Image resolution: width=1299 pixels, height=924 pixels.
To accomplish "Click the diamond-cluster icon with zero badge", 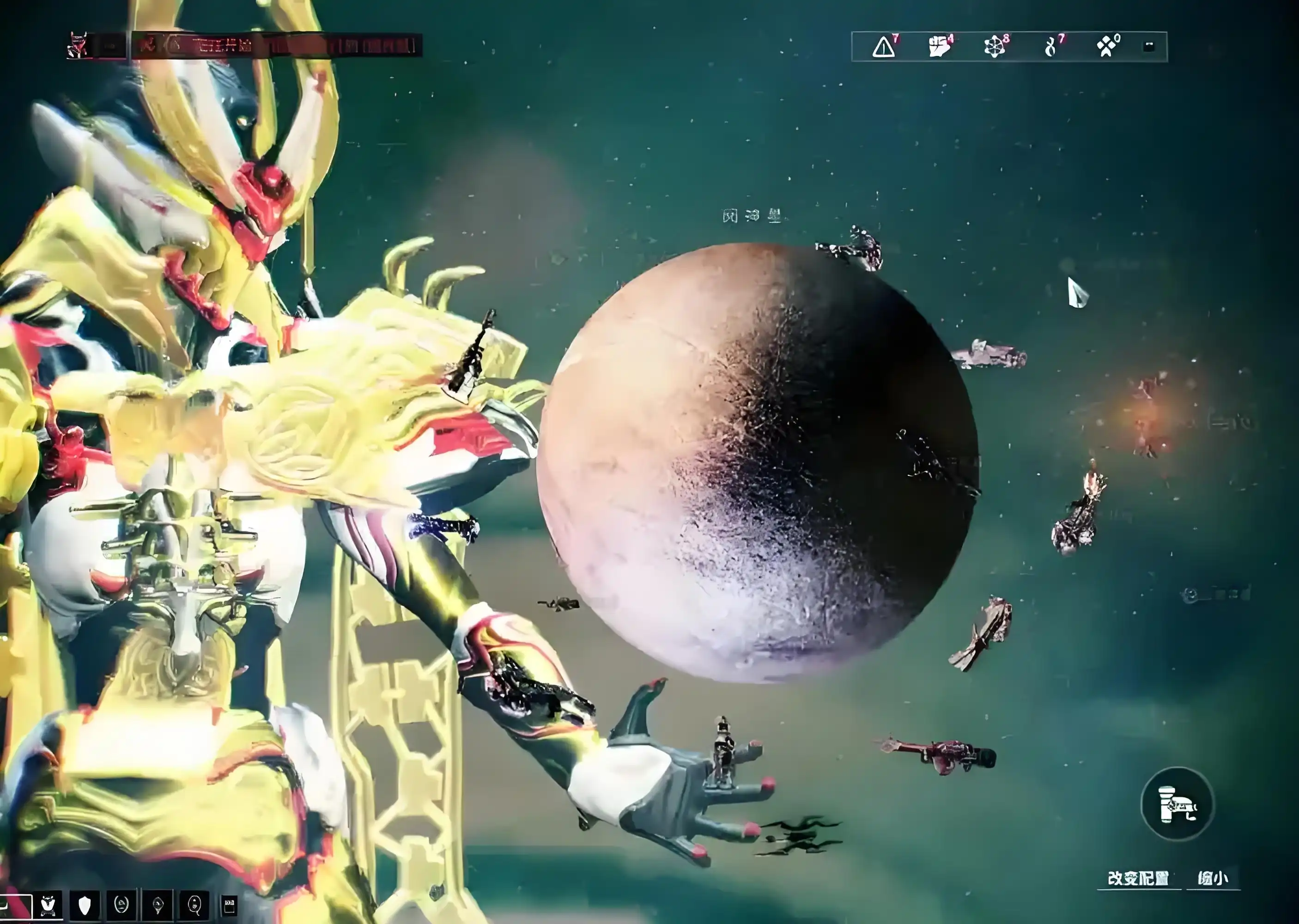I will click(x=1106, y=47).
